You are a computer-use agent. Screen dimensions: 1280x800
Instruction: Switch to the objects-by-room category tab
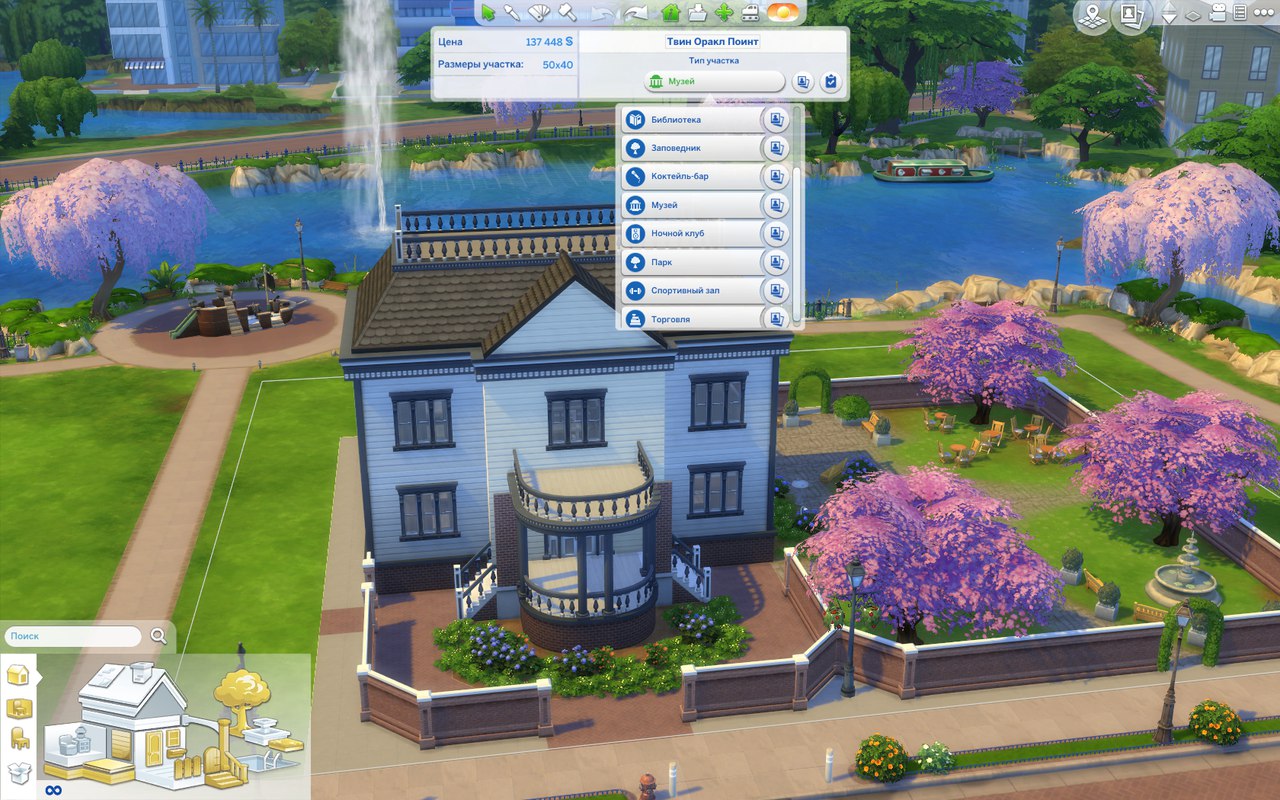[19, 708]
